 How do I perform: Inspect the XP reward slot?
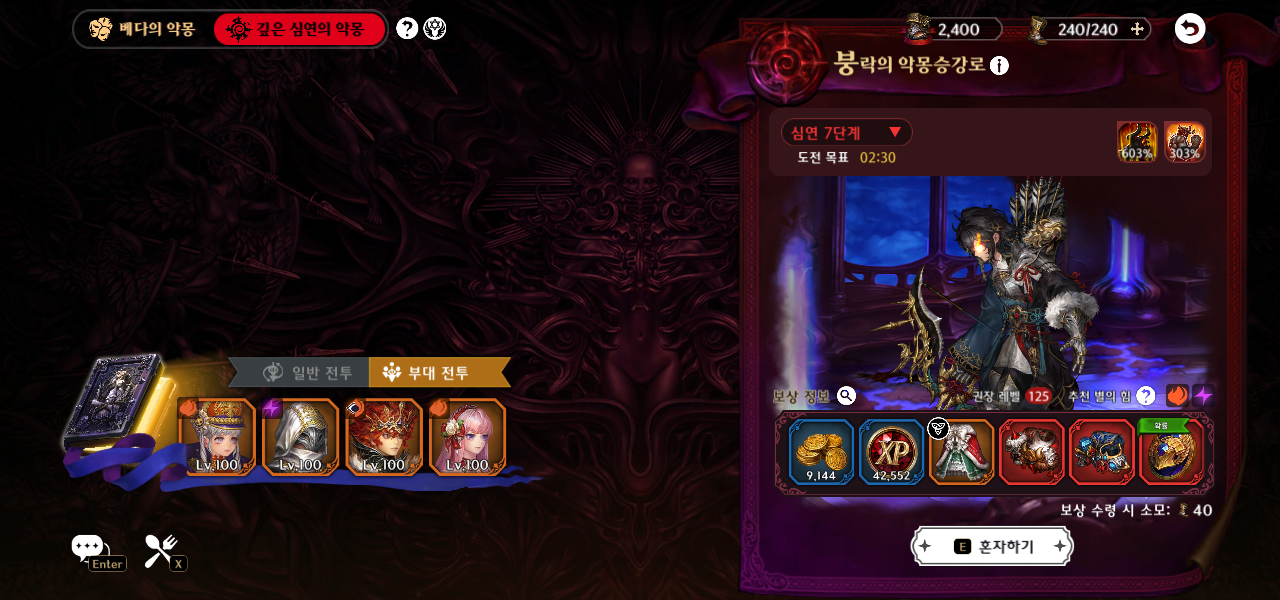tap(891, 452)
